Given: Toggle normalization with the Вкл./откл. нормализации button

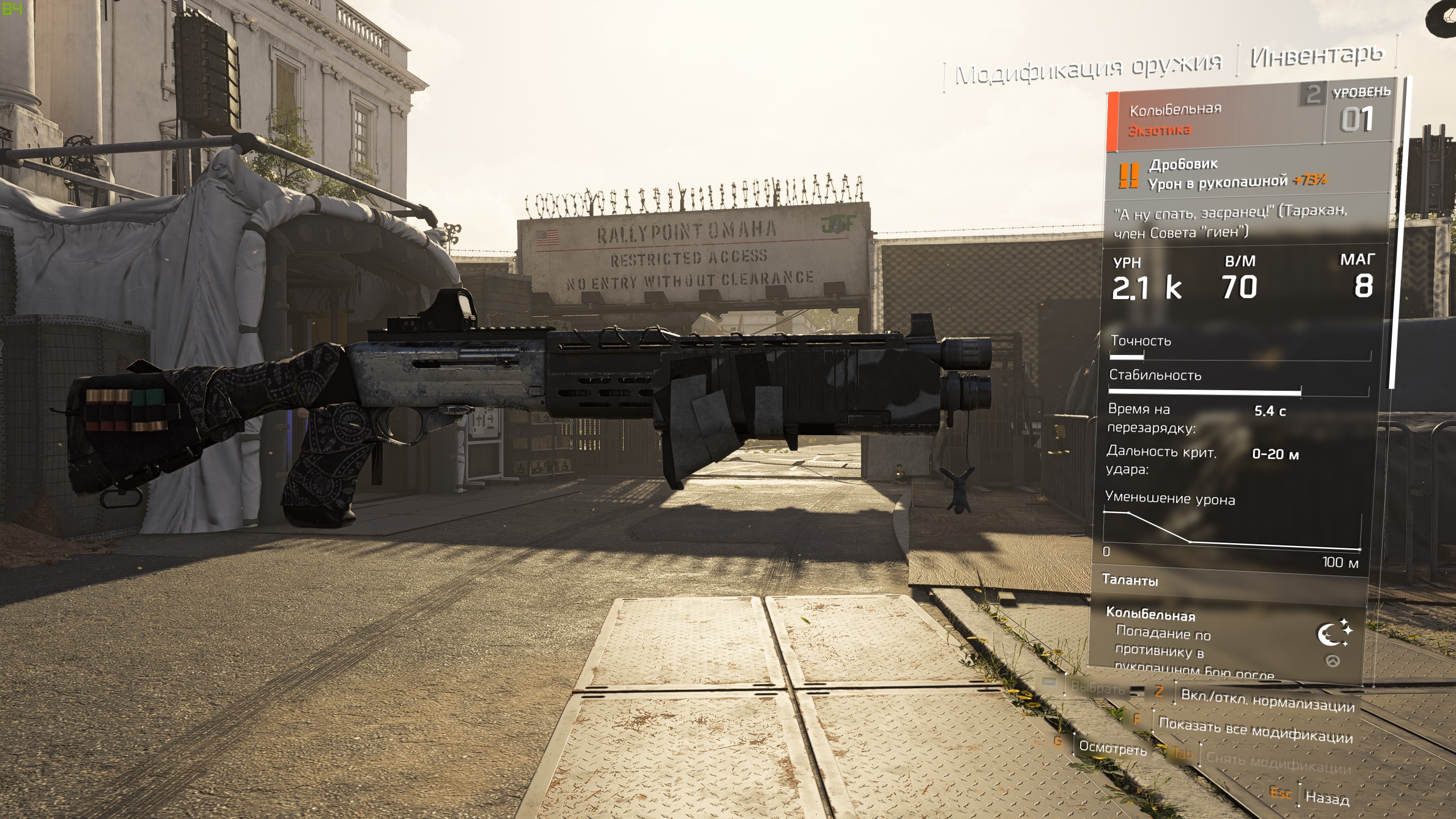Looking at the screenshot, I should coord(1267,701).
